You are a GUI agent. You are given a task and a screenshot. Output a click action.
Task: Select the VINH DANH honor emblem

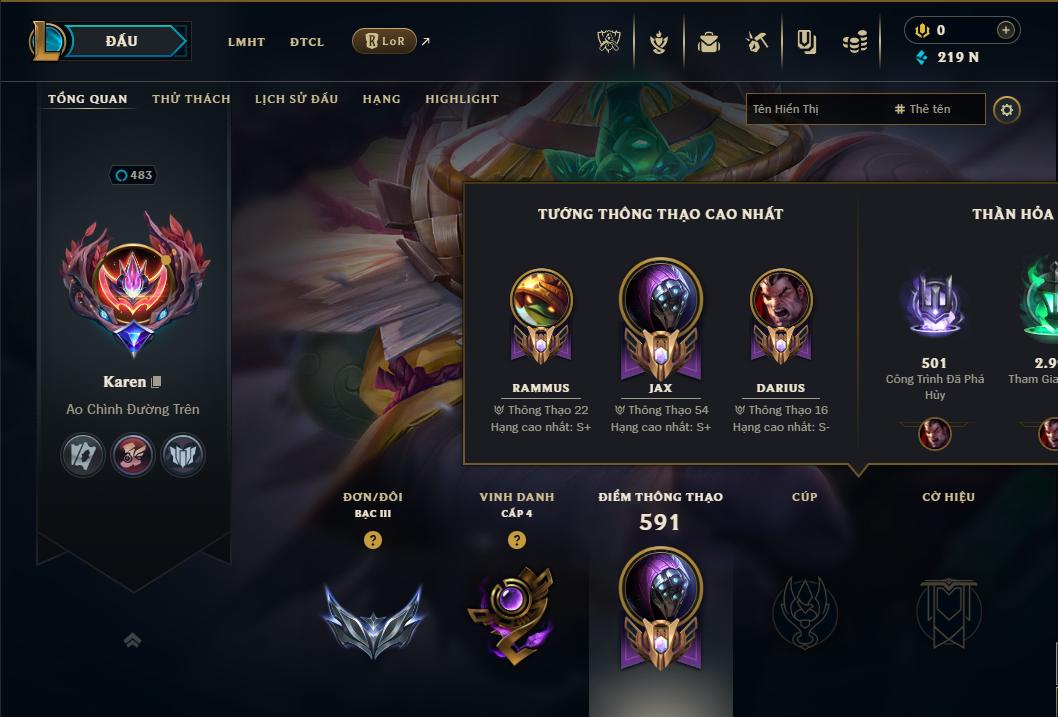516,612
